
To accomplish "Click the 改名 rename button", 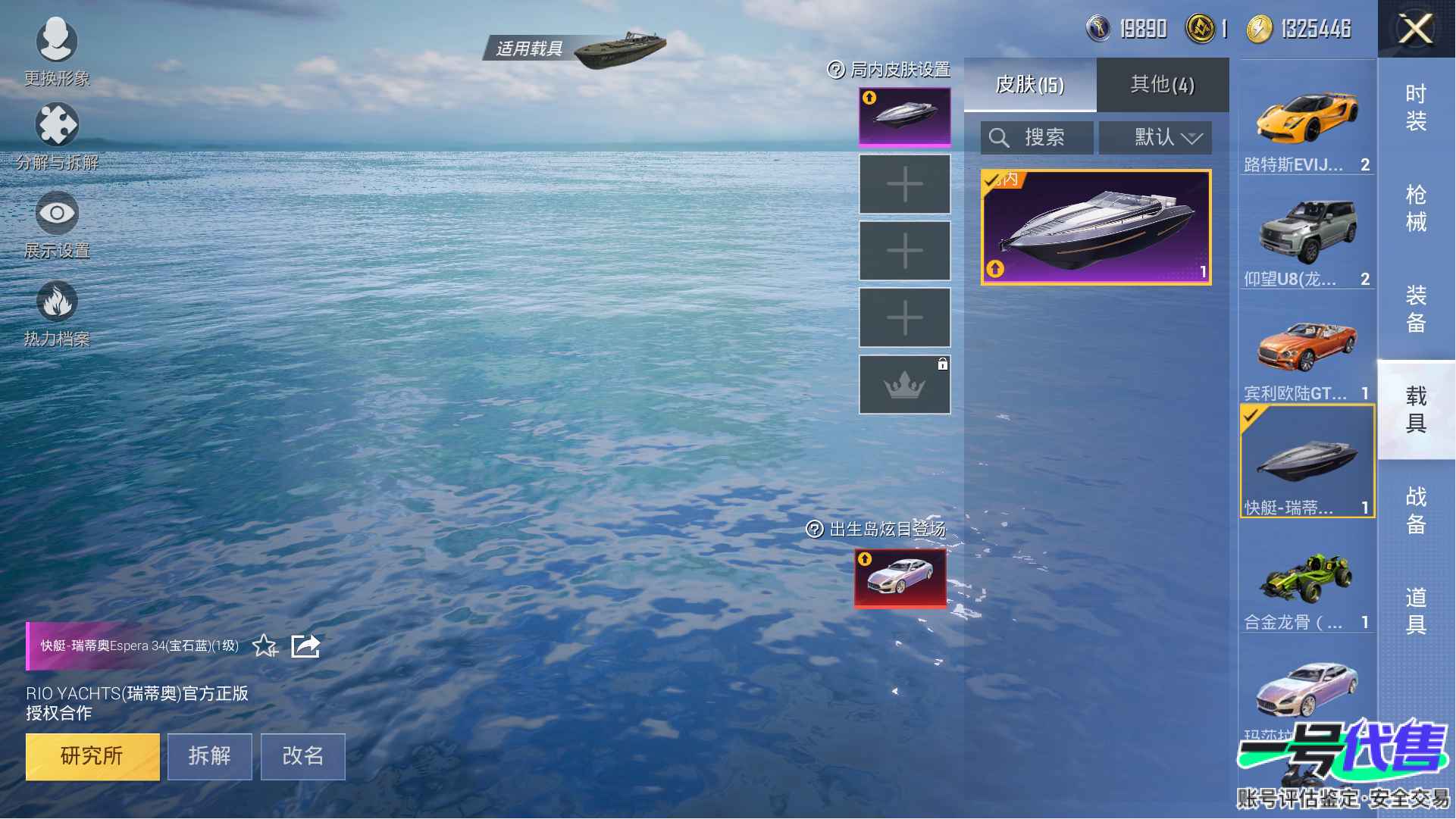I will [302, 756].
